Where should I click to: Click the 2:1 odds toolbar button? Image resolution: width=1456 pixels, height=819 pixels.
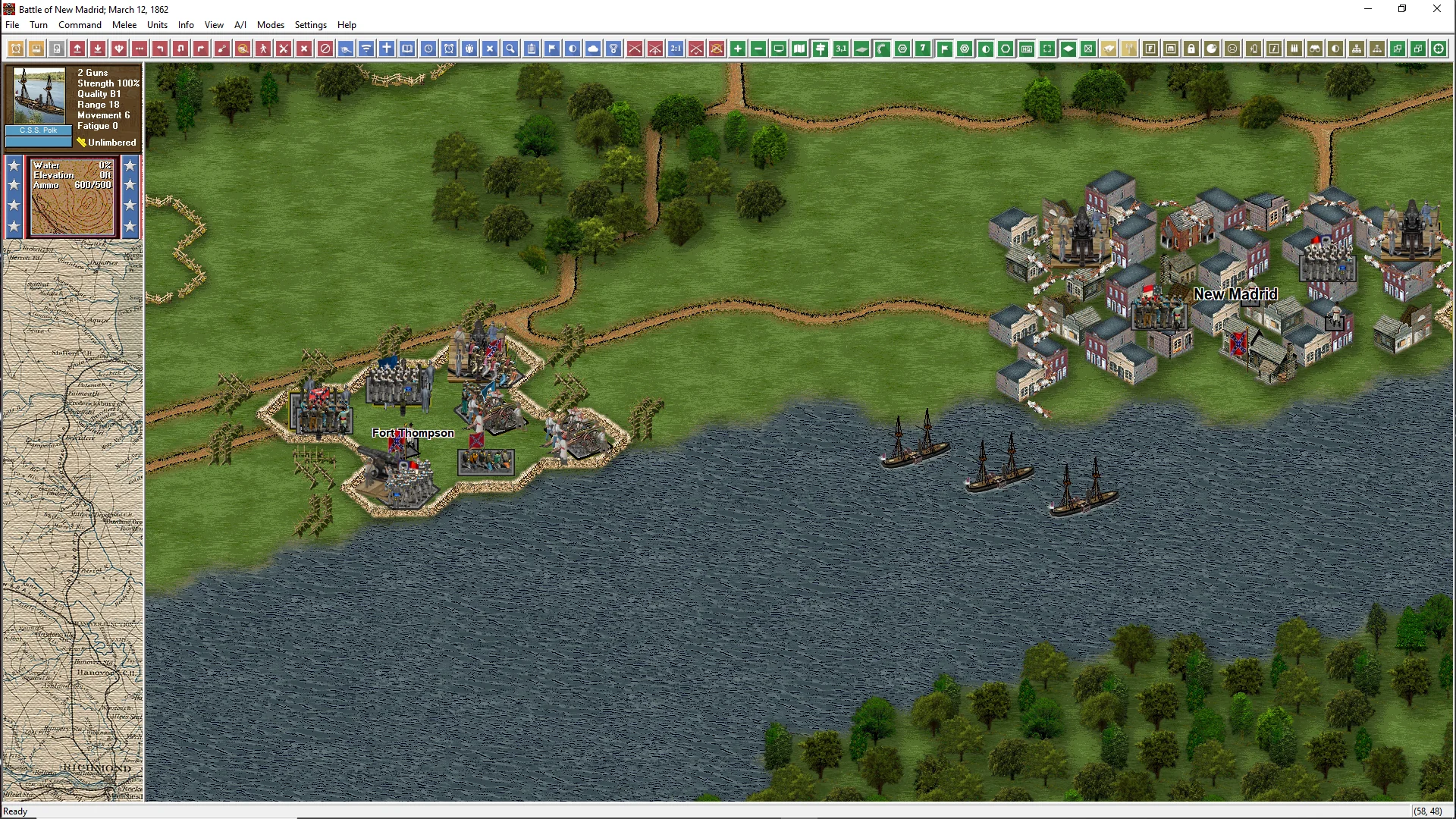676,49
